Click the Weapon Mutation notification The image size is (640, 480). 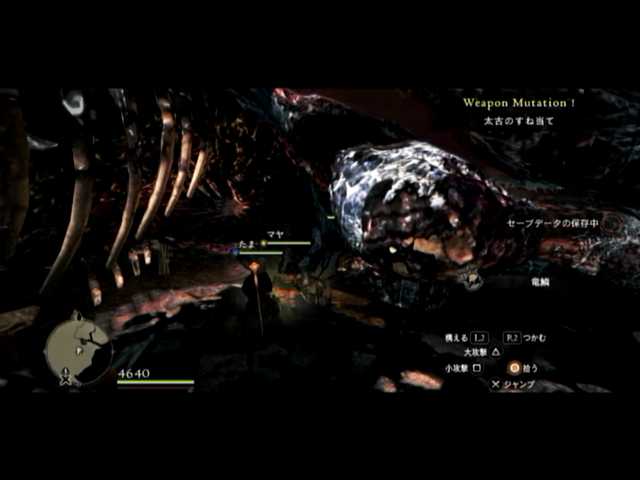[x=518, y=102]
